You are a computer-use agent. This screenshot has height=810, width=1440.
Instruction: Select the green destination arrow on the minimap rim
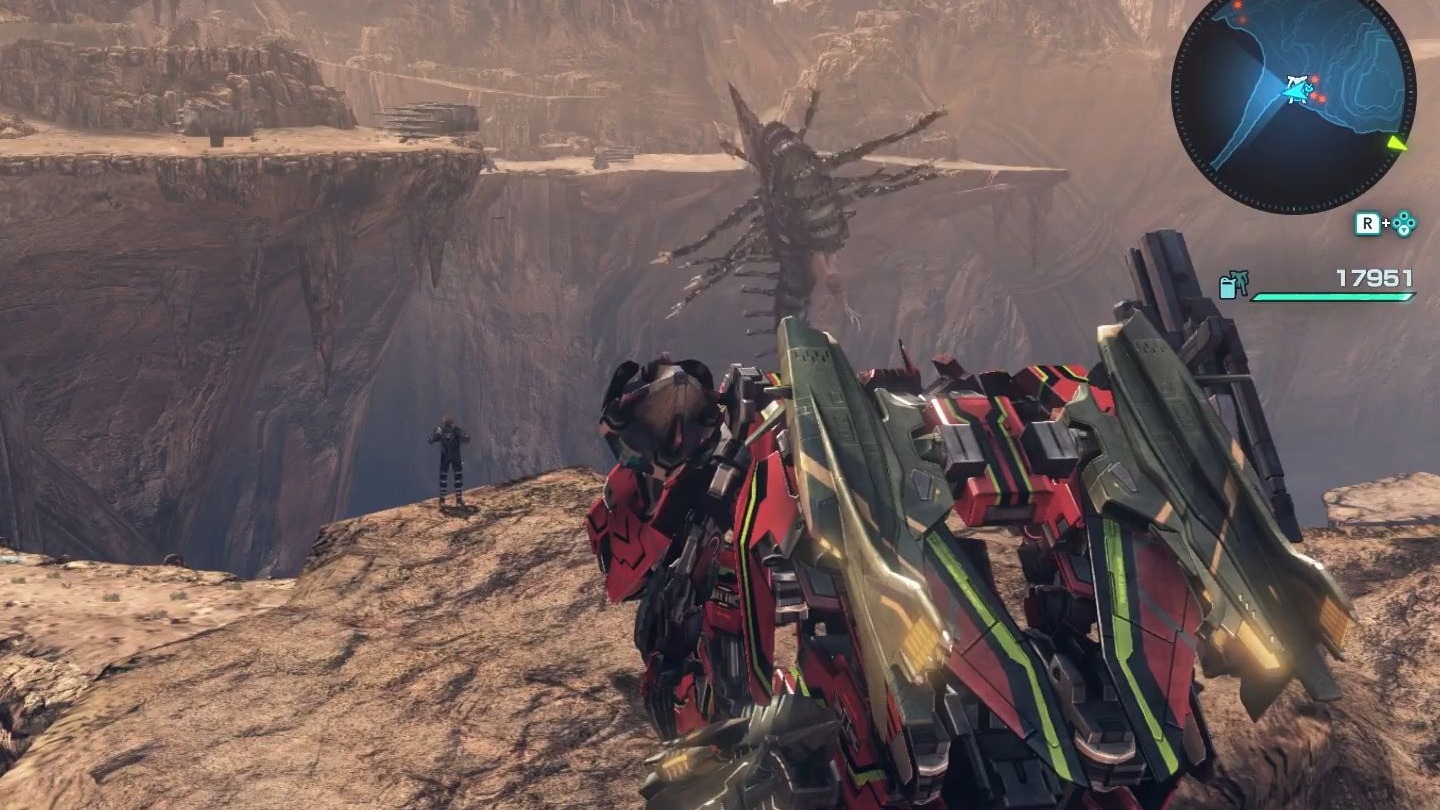pyautogui.click(x=1396, y=143)
